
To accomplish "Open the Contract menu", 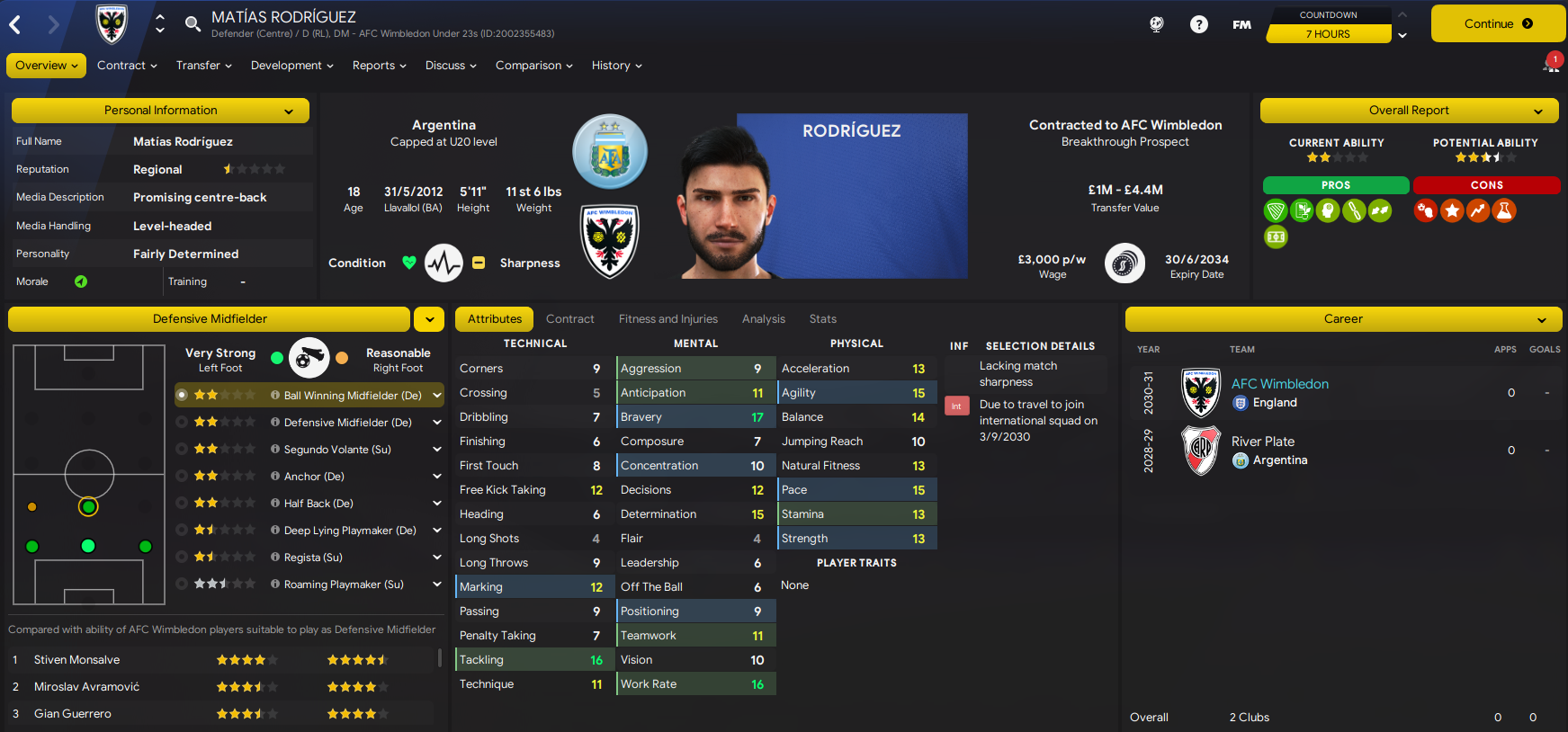I will [127, 66].
